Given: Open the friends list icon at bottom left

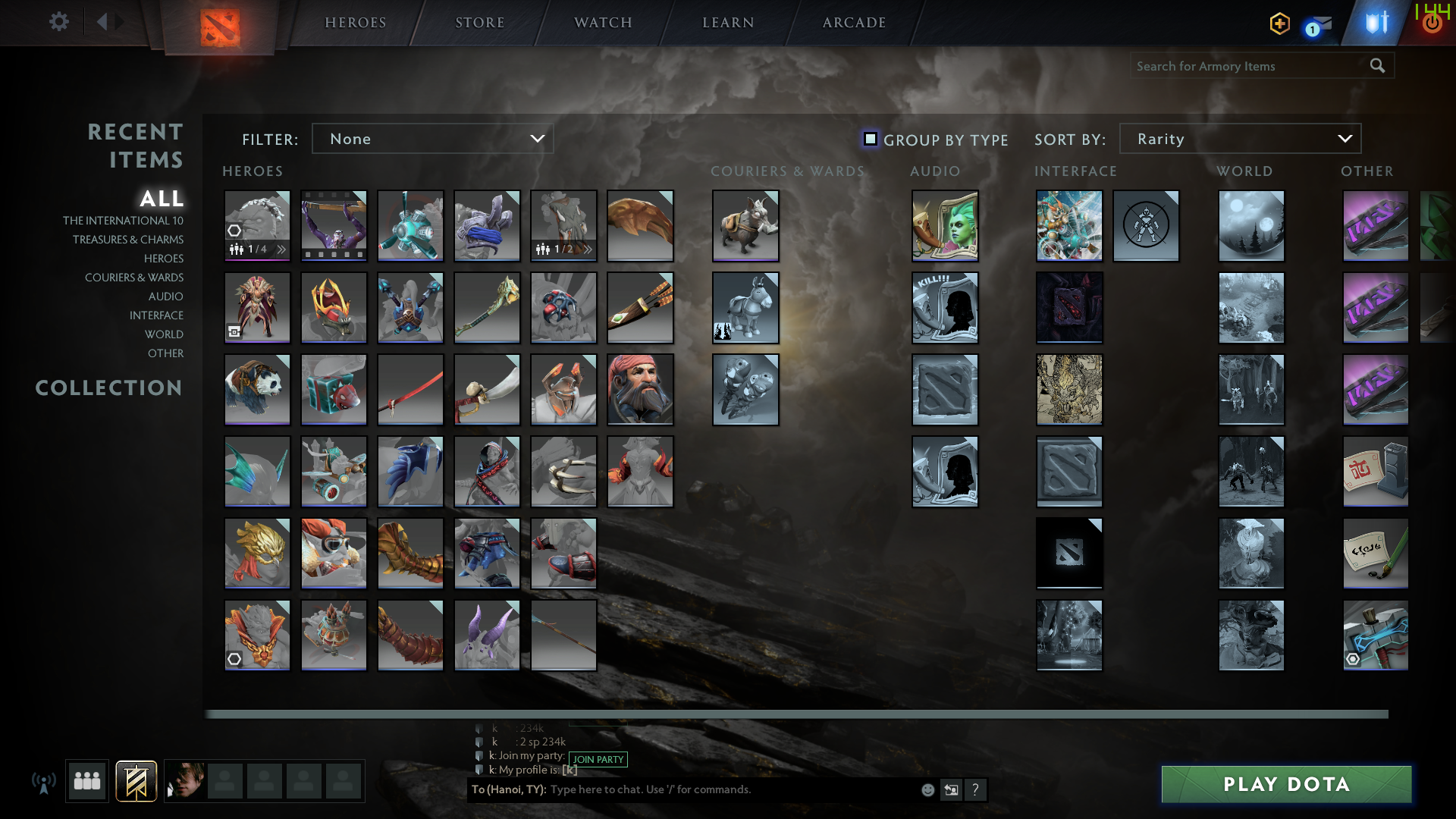Looking at the screenshot, I should (86, 780).
